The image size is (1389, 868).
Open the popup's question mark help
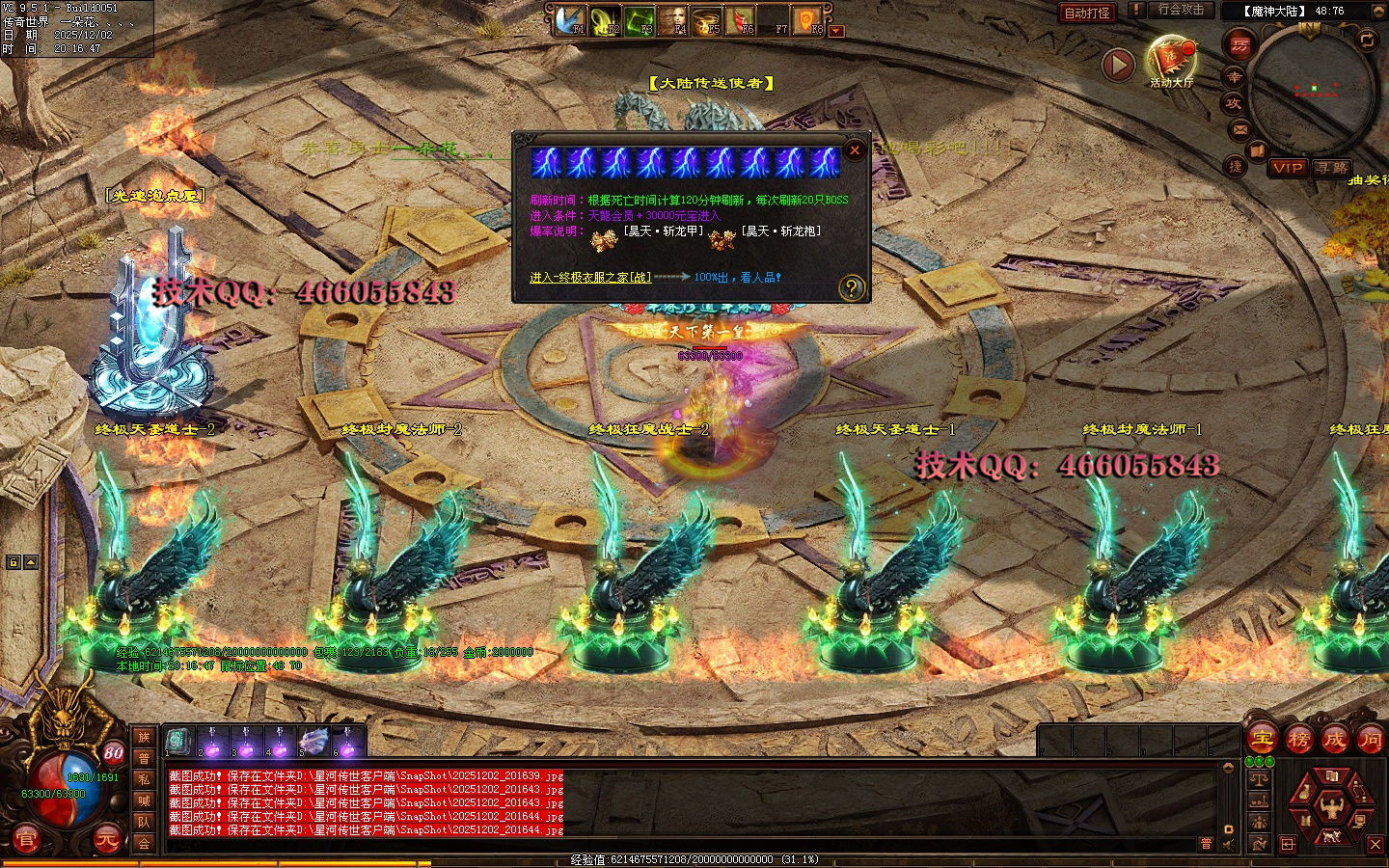tap(851, 286)
